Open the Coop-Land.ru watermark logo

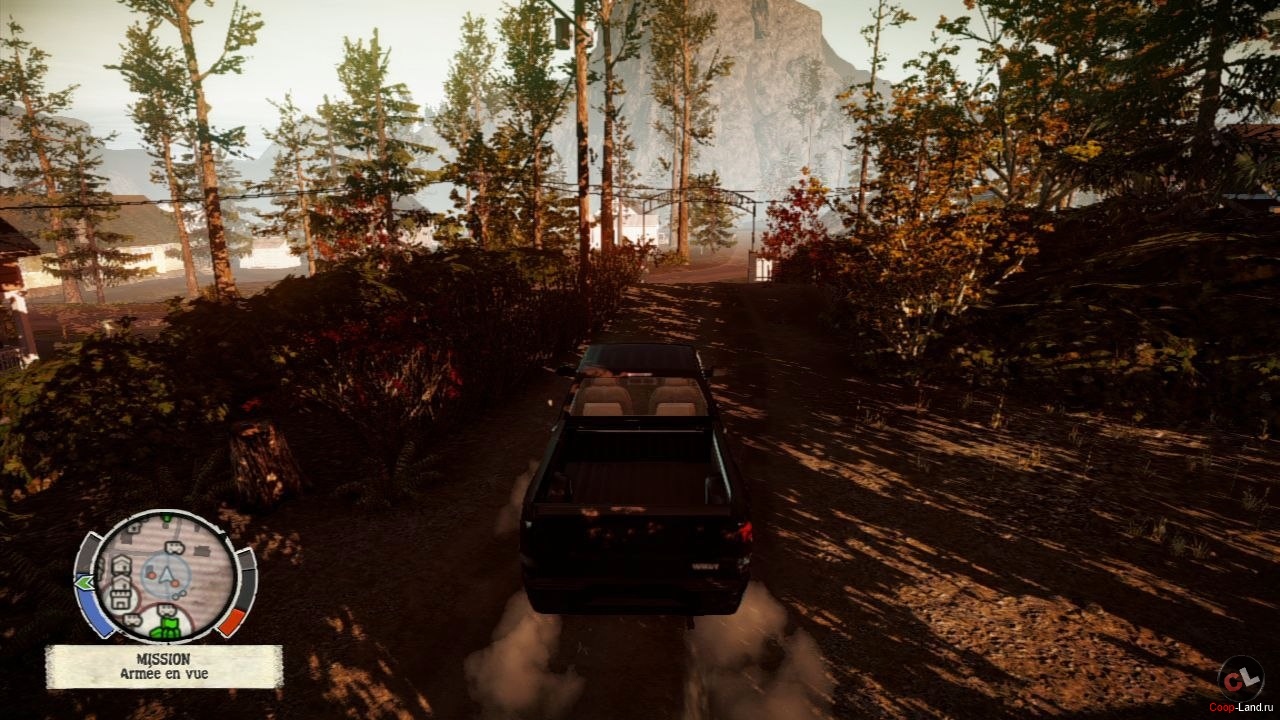[1241, 679]
